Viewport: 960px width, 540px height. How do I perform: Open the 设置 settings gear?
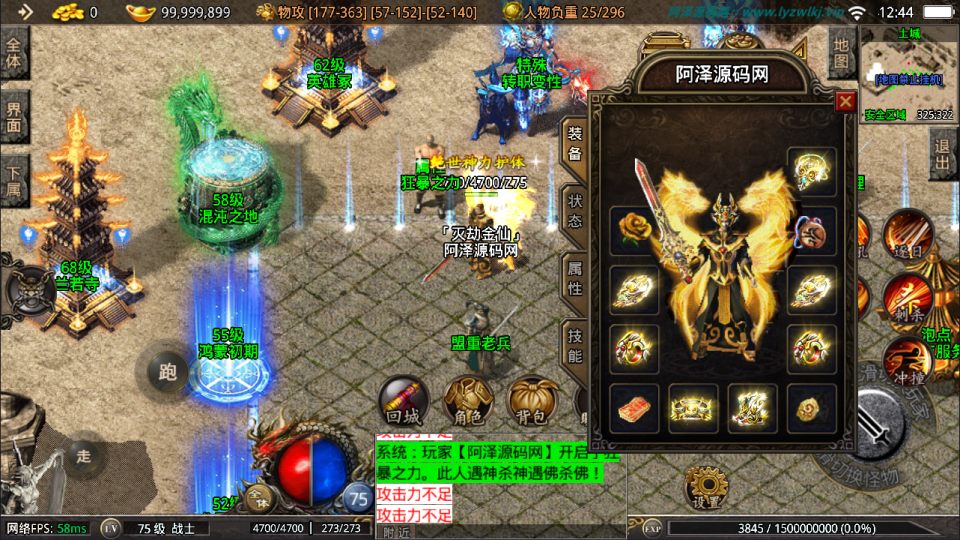coord(706,489)
